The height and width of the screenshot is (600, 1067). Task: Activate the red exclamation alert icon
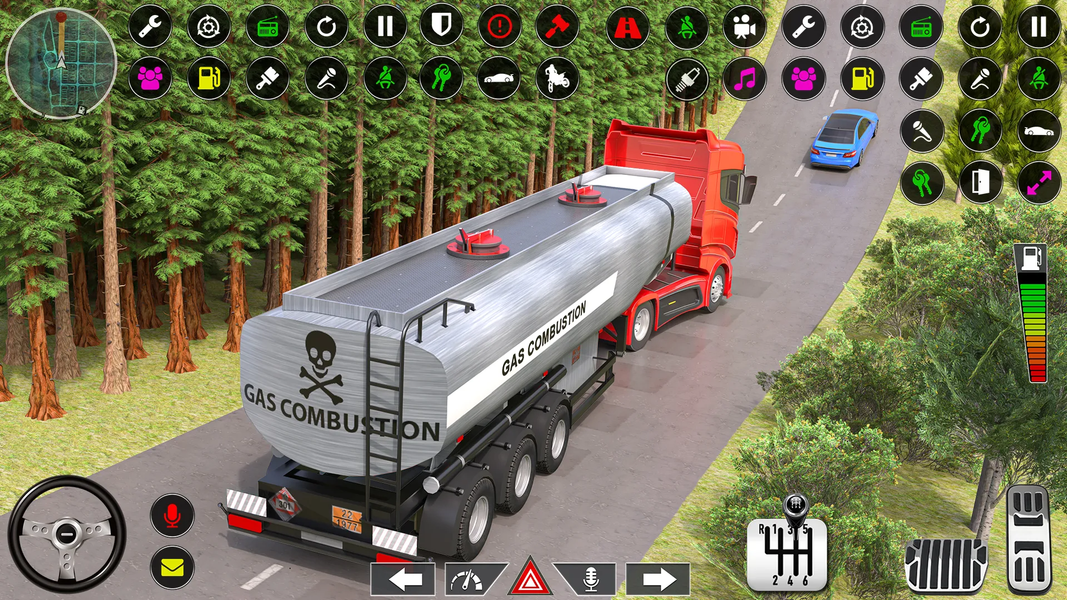coord(499,26)
